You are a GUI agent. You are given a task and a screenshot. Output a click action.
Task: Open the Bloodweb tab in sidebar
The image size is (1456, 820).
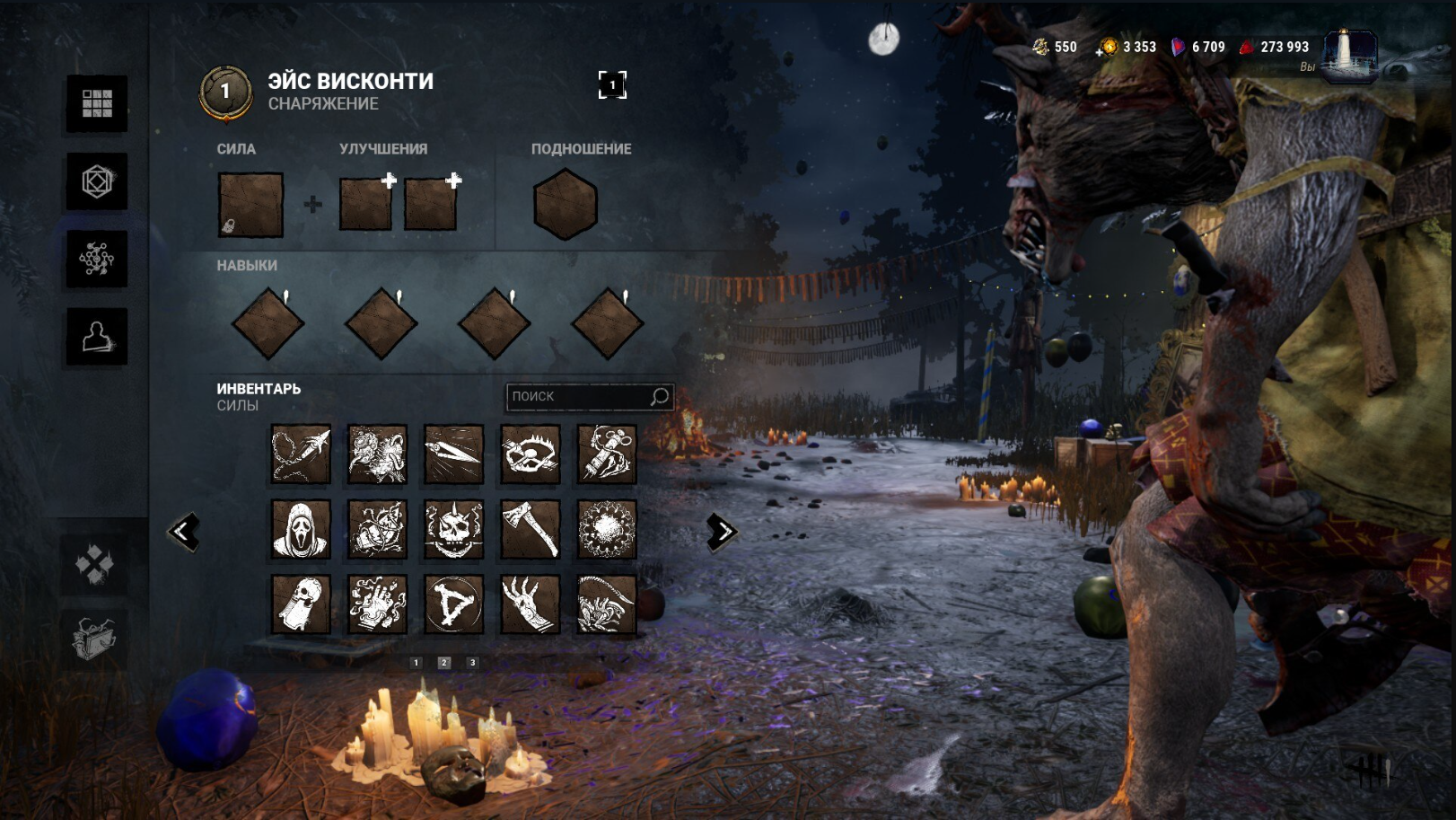(97, 259)
